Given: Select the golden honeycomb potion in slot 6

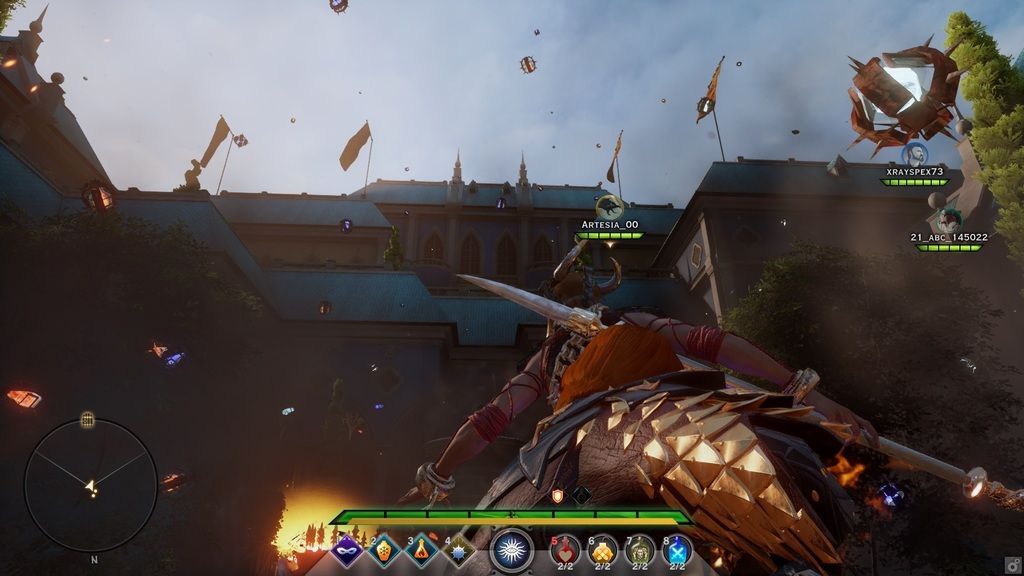Looking at the screenshot, I should [x=602, y=549].
